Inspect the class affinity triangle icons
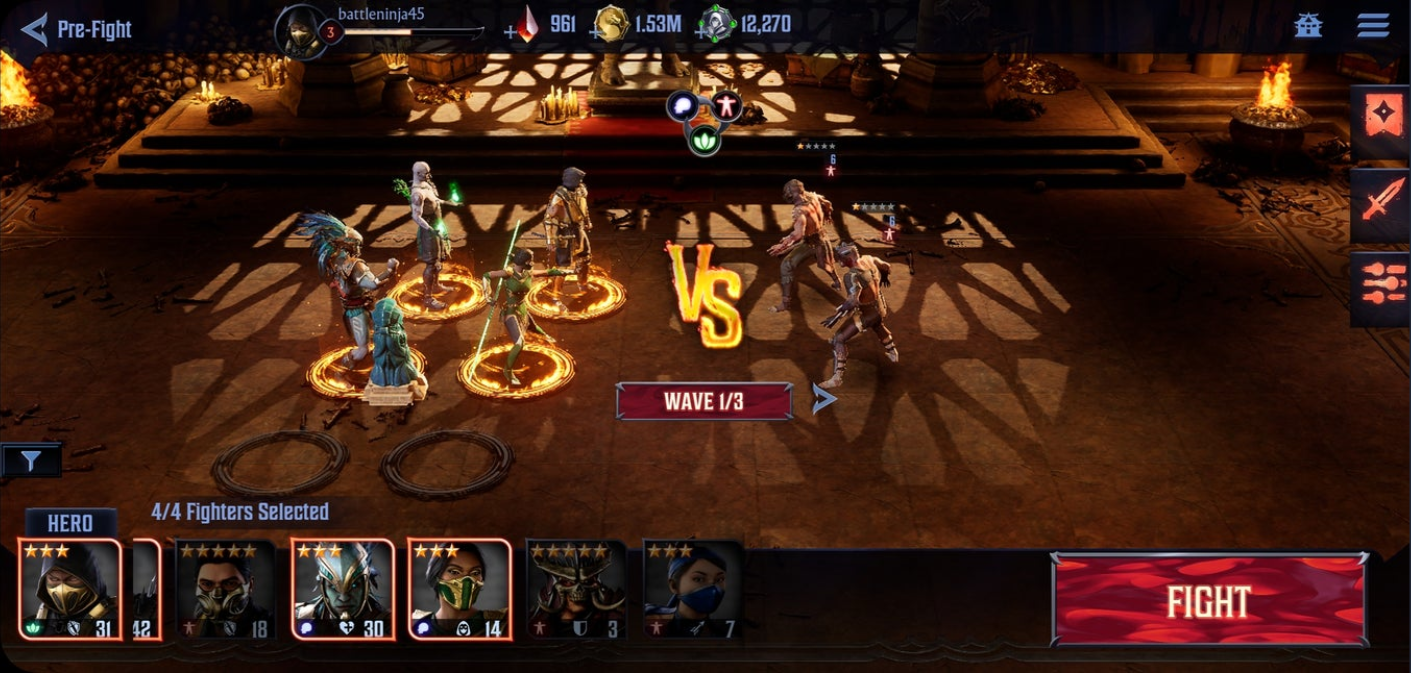 point(706,121)
